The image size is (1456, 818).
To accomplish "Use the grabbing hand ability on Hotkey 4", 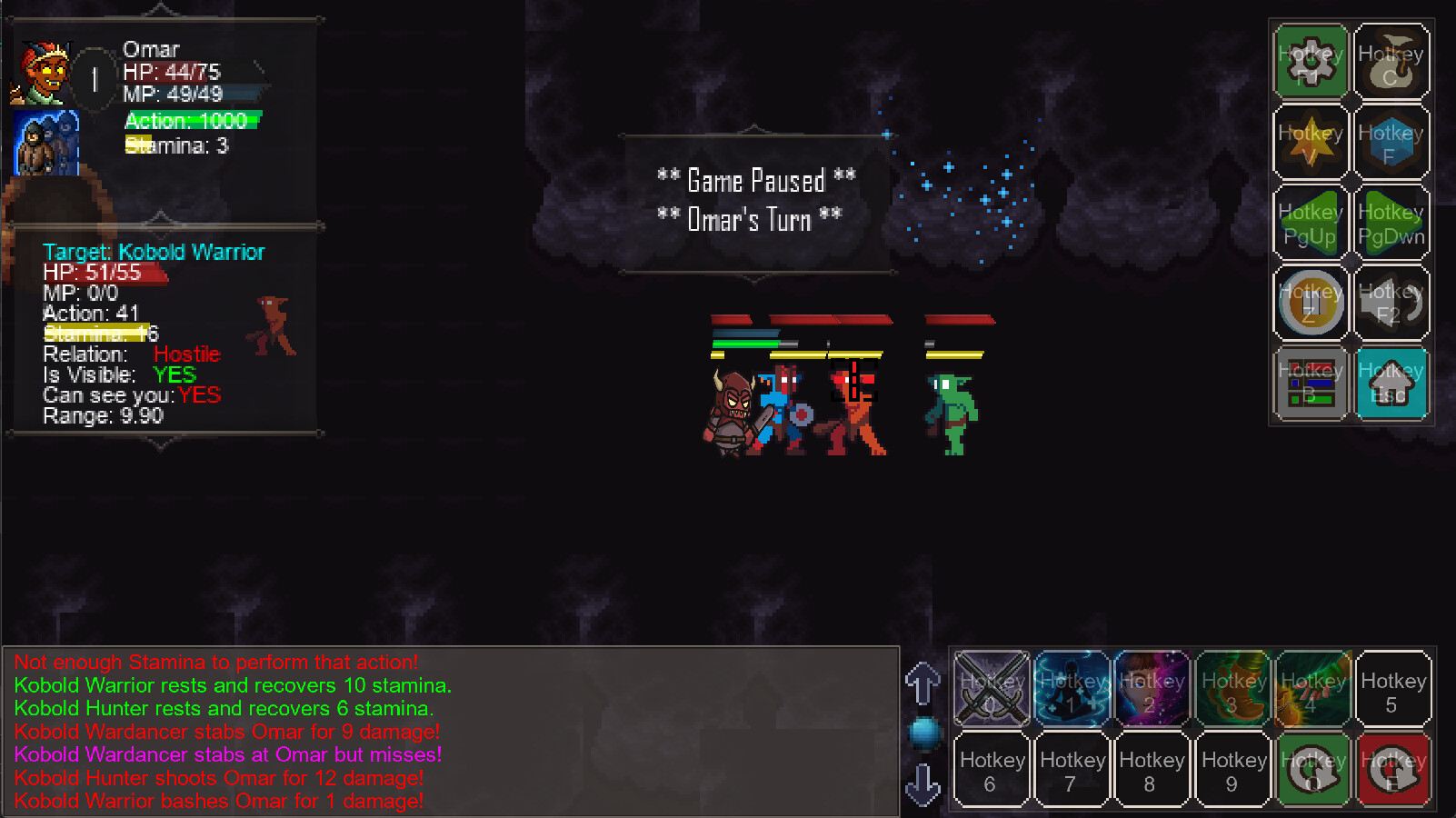I will click(x=1312, y=689).
